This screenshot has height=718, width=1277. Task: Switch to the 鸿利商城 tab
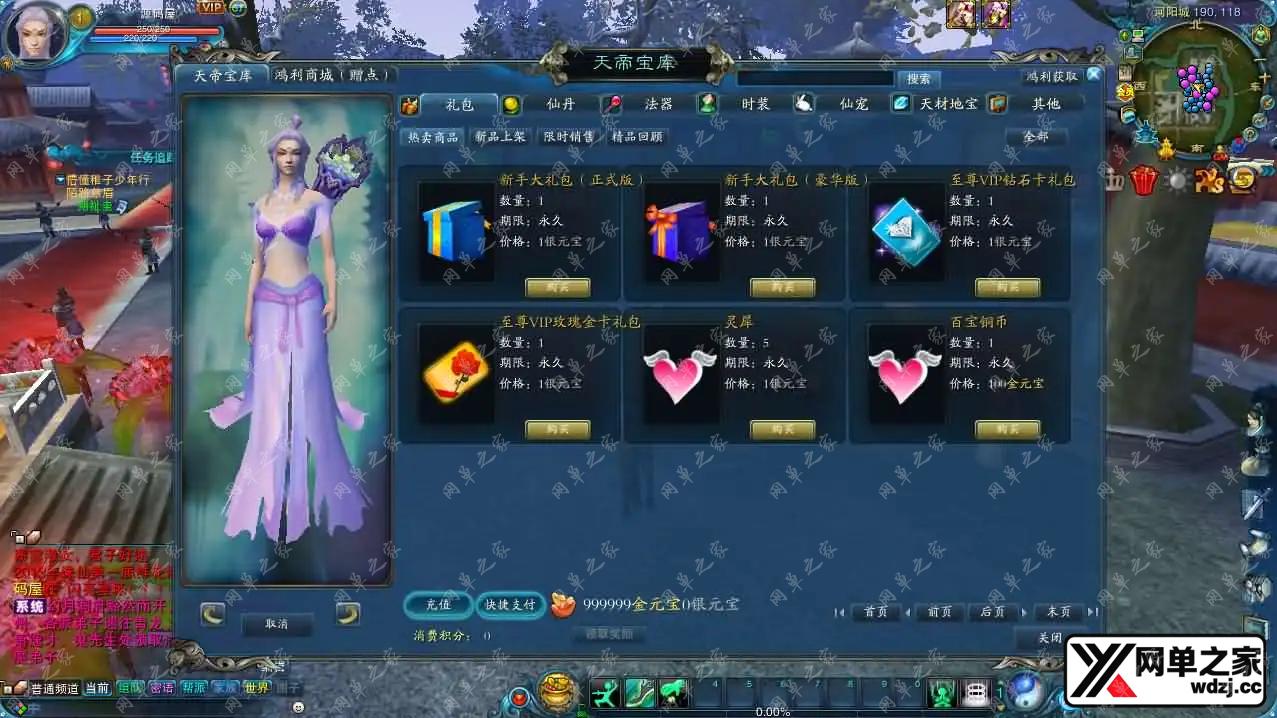[334, 75]
